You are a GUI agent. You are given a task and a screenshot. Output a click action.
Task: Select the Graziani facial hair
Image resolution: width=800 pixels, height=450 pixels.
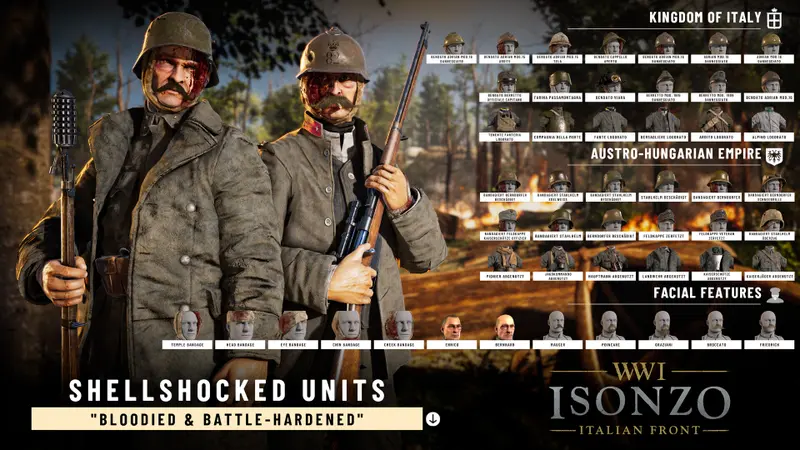click(x=662, y=325)
